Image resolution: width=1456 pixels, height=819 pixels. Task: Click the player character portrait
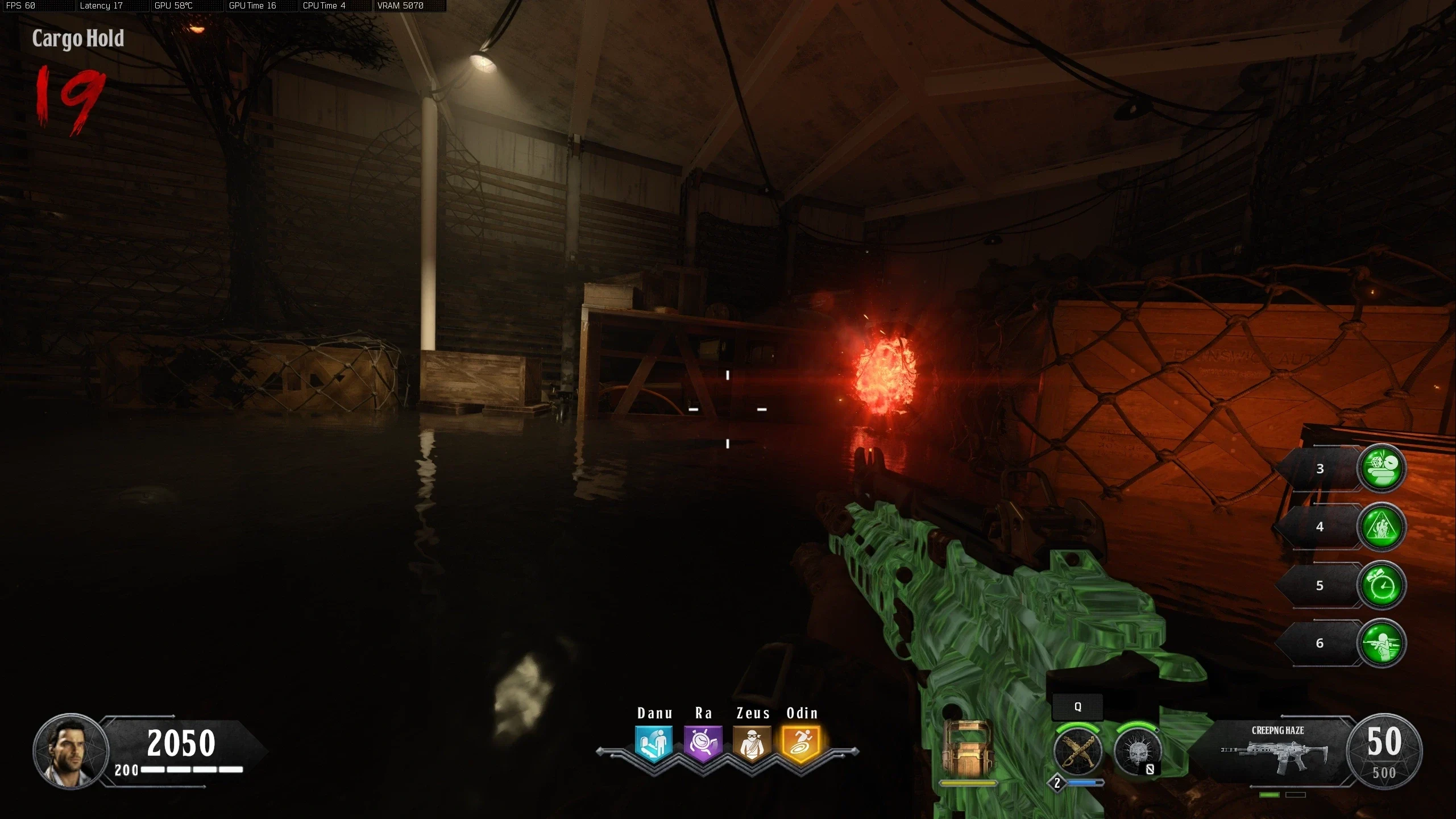70,751
